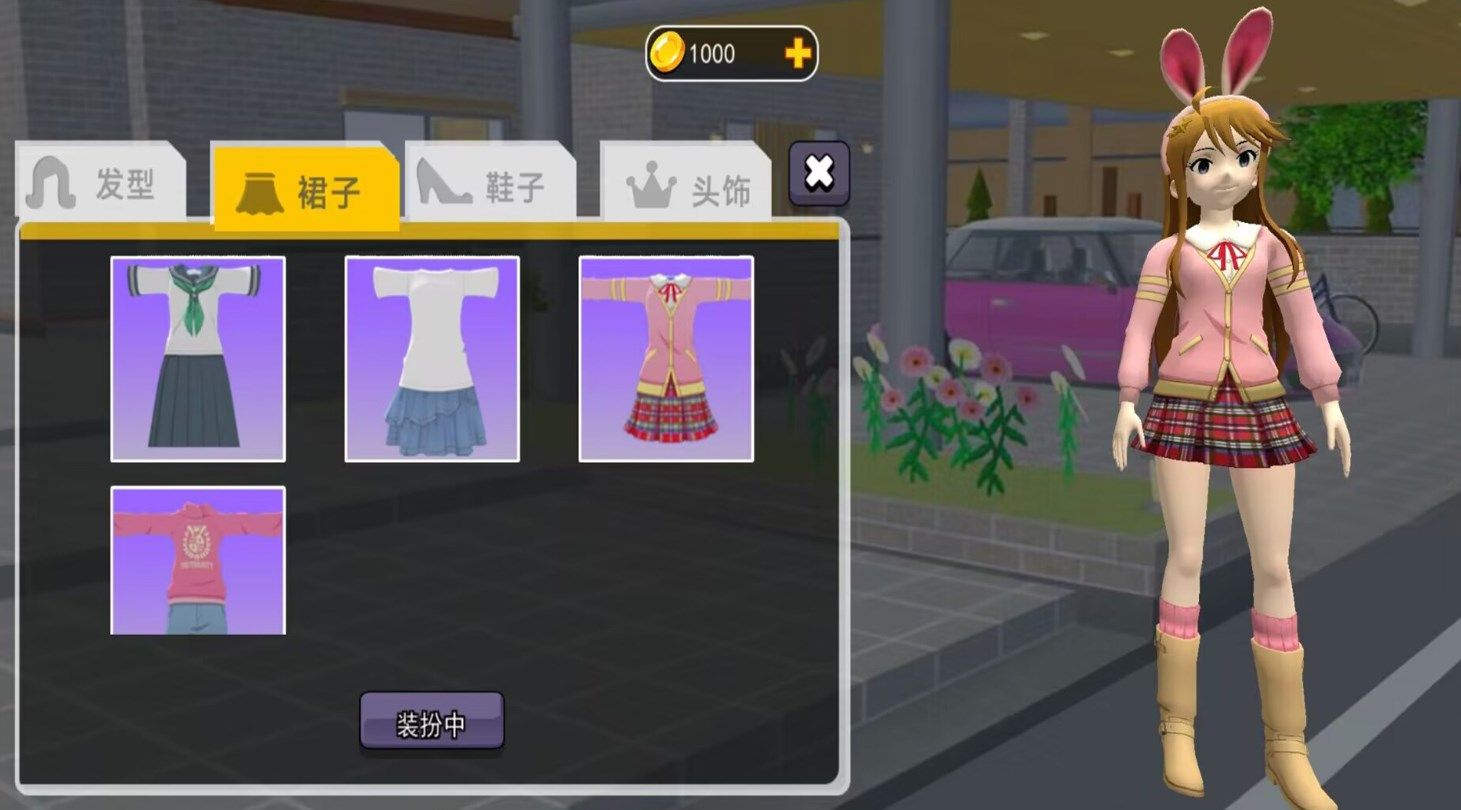The image size is (1461, 810).
Task: Click the 装扮中 button
Action: click(x=432, y=722)
